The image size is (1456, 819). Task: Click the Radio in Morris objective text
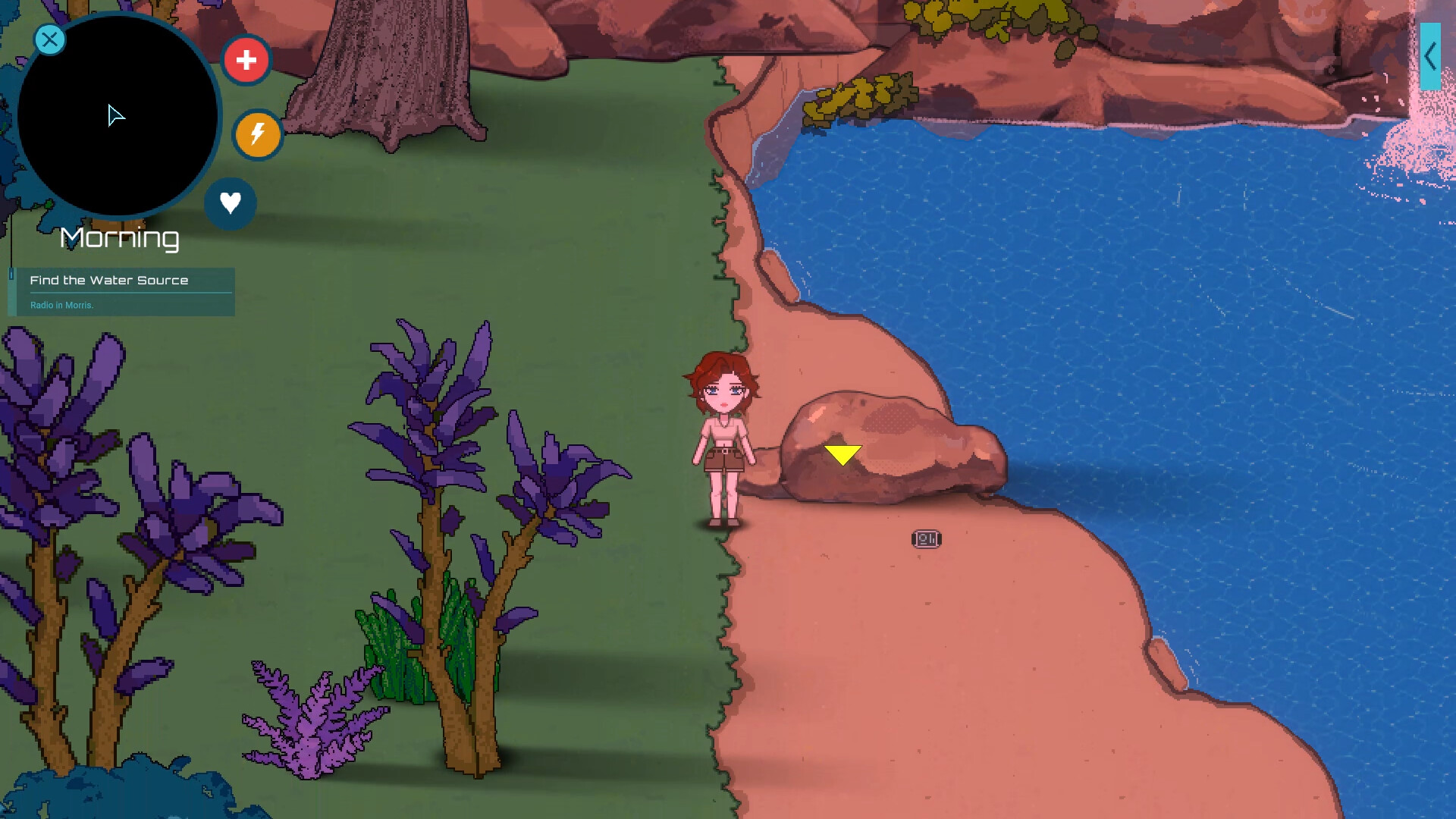coord(61,305)
